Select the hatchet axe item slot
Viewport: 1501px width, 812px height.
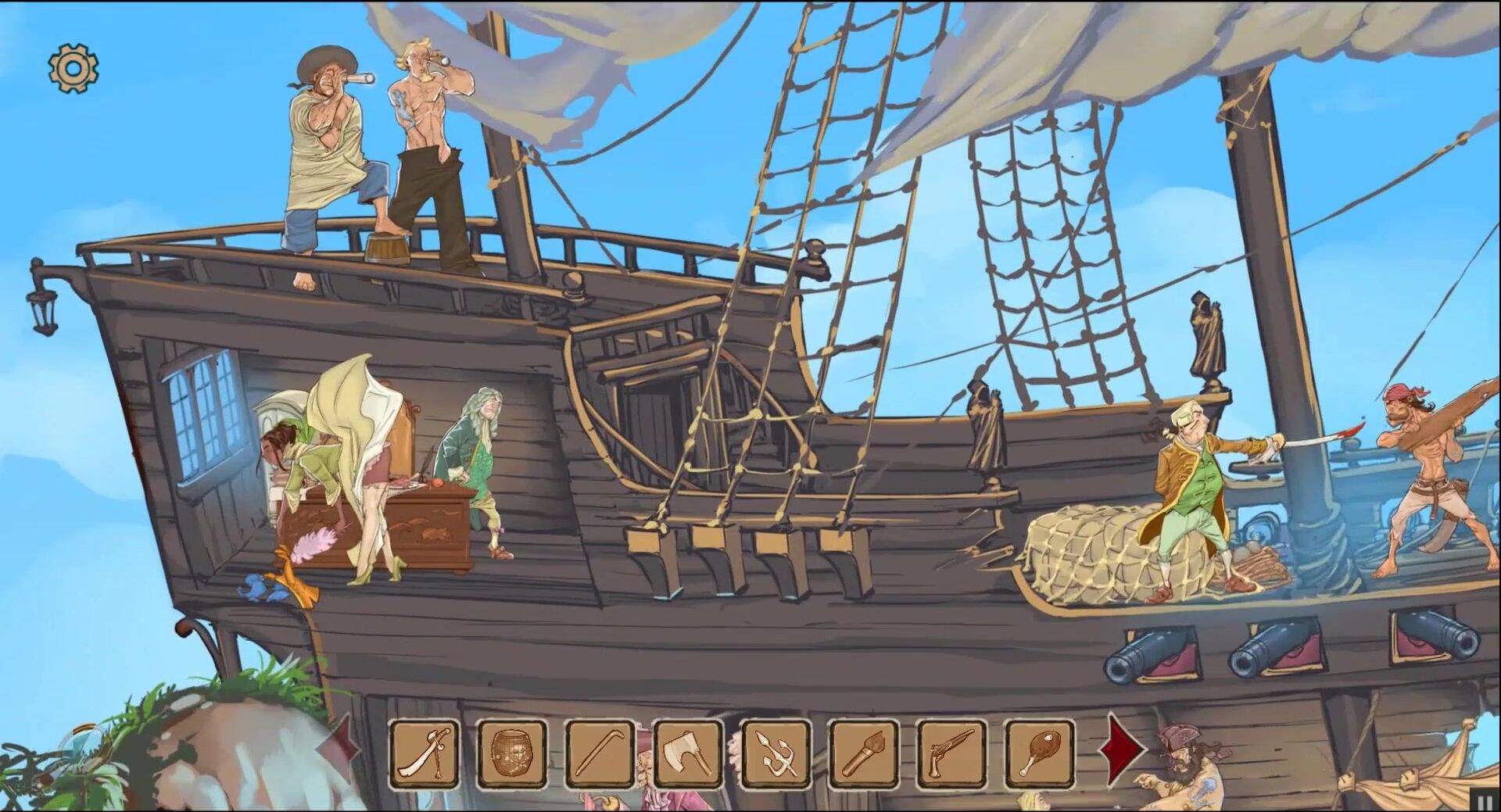[688, 754]
